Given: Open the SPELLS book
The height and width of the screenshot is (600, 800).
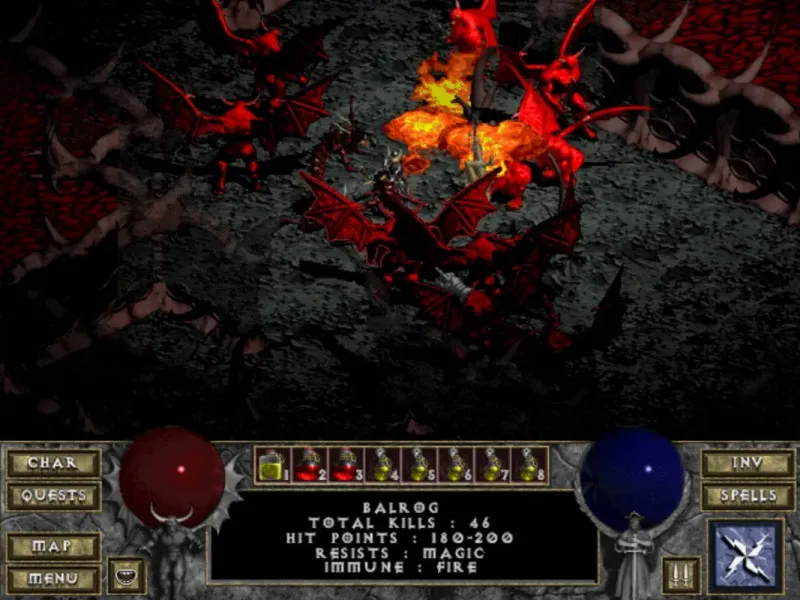Looking at the screenshot, I should [x=746, y=496].
